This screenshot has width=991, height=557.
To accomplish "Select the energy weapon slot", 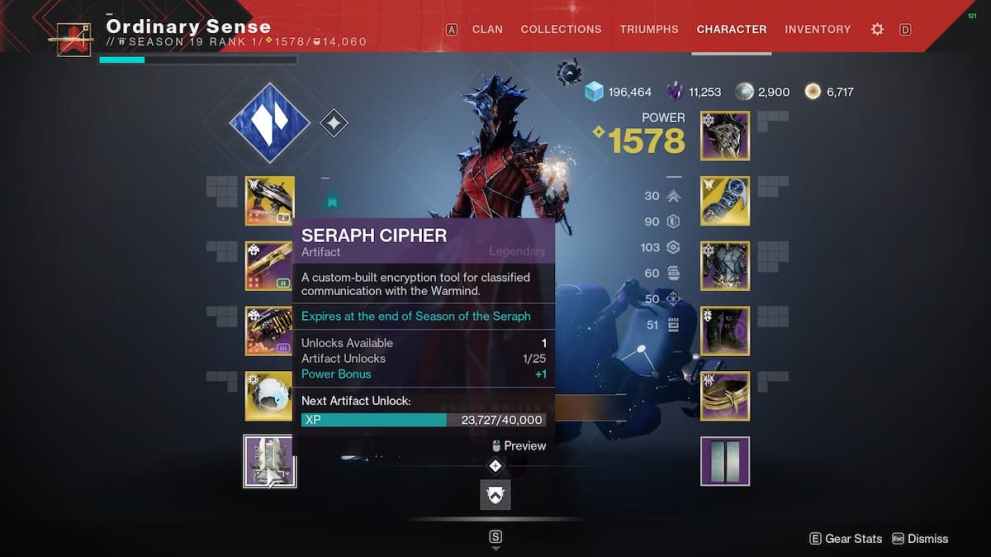I will (x=270, y=266).
